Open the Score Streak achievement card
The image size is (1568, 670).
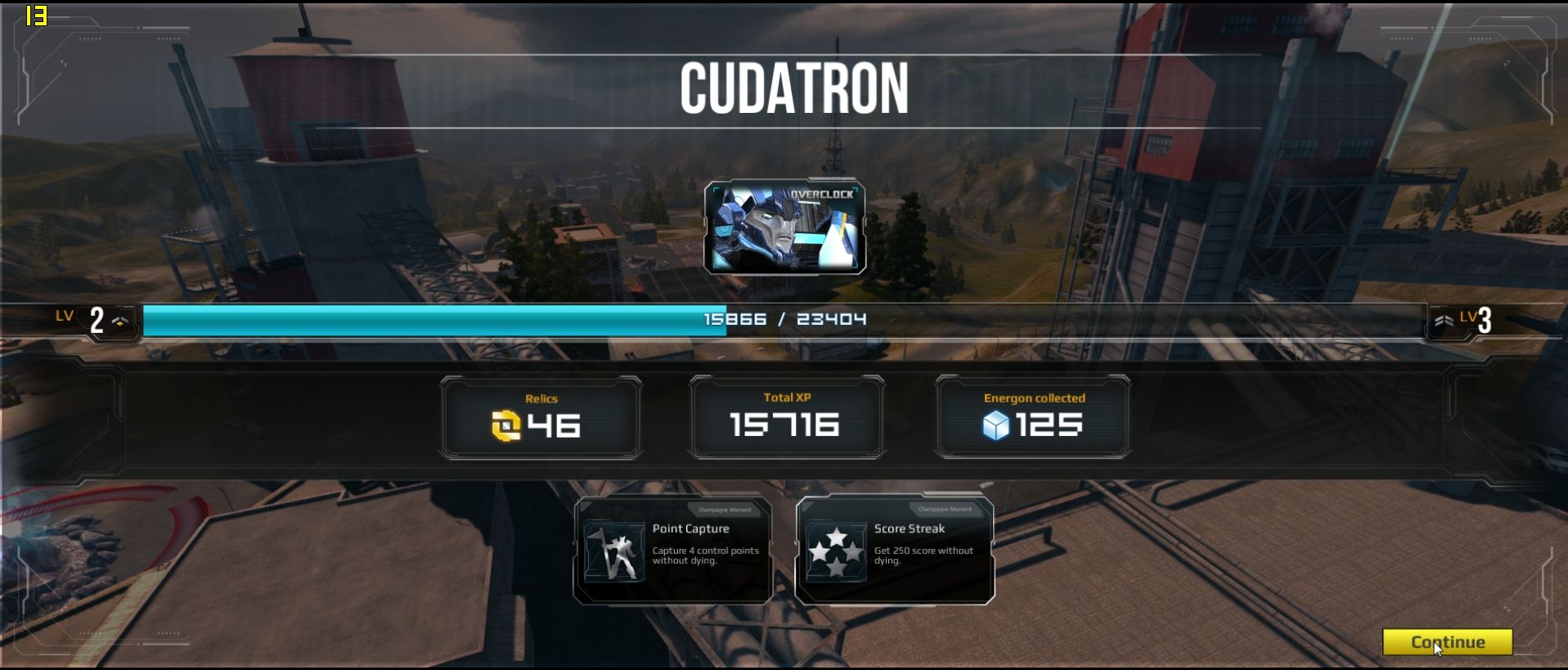[895, 551]
